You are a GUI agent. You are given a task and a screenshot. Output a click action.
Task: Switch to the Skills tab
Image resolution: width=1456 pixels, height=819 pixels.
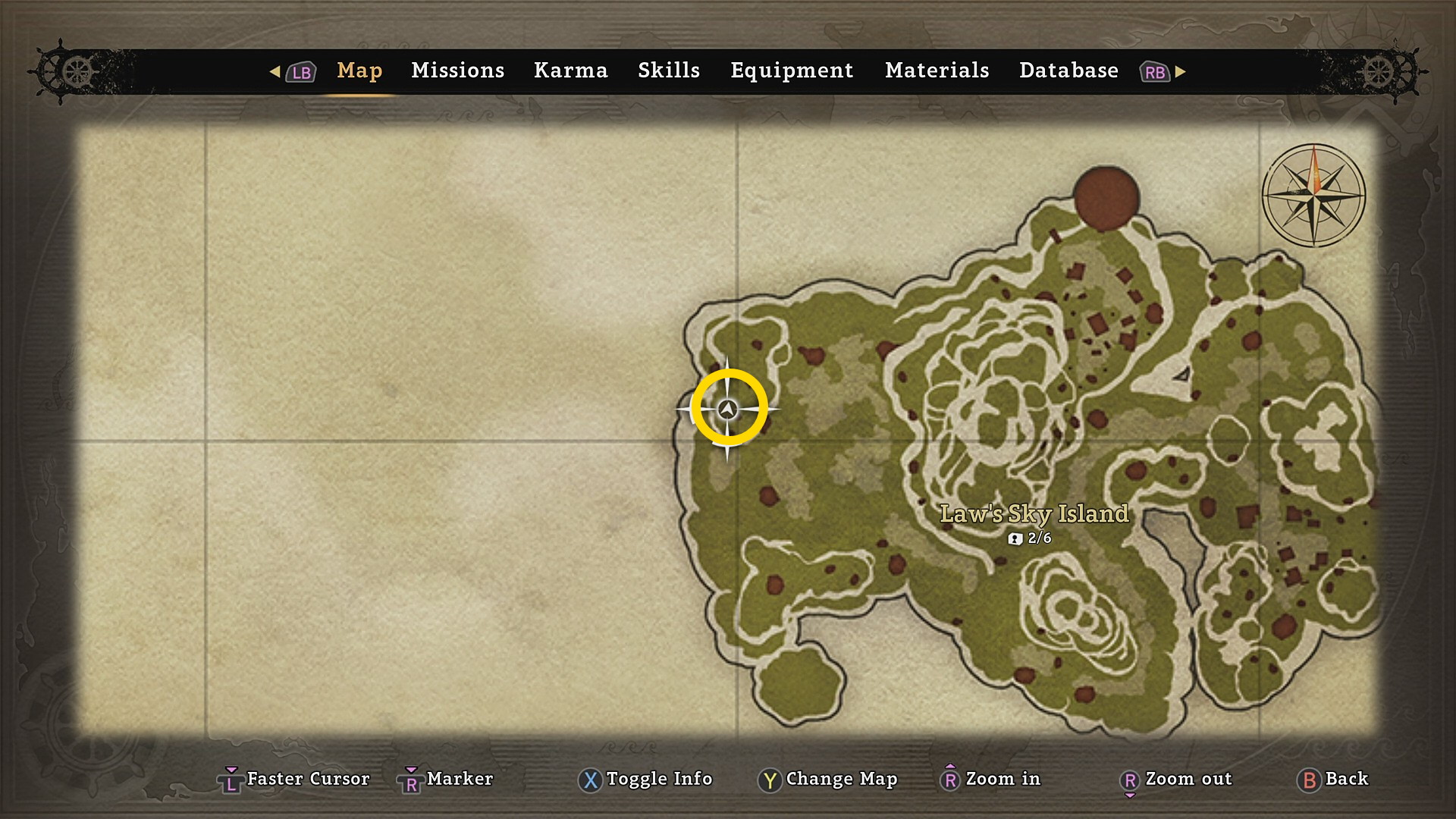668,71
